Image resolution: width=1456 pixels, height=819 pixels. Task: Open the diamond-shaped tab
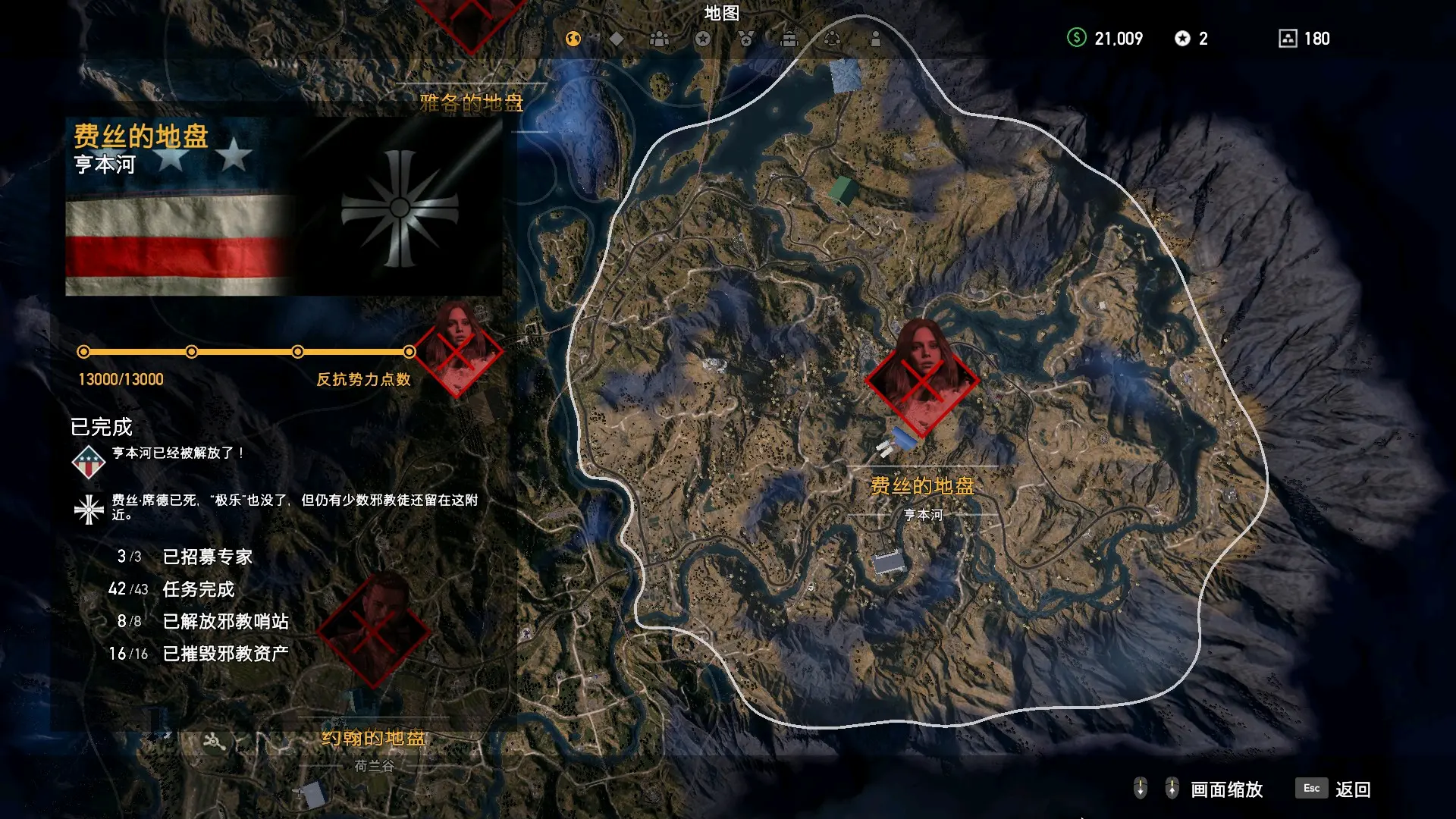[x=617, y=39]
